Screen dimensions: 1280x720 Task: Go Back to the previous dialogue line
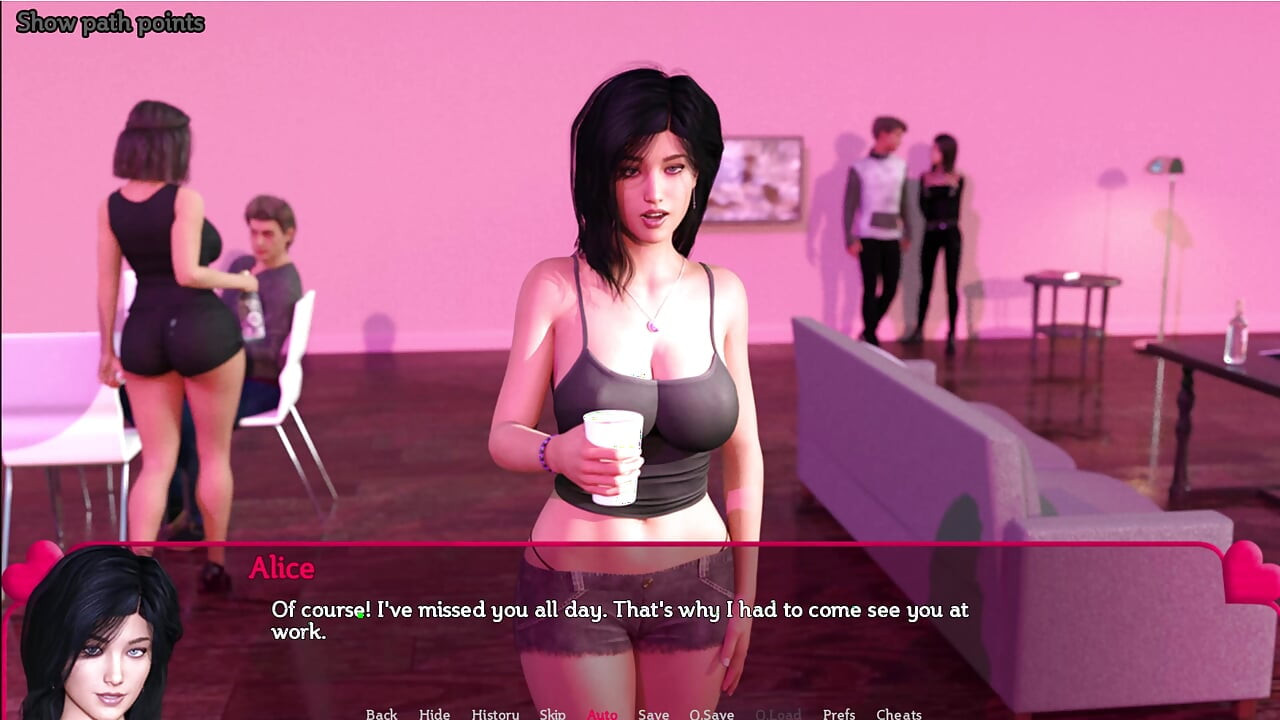(381, 714)
